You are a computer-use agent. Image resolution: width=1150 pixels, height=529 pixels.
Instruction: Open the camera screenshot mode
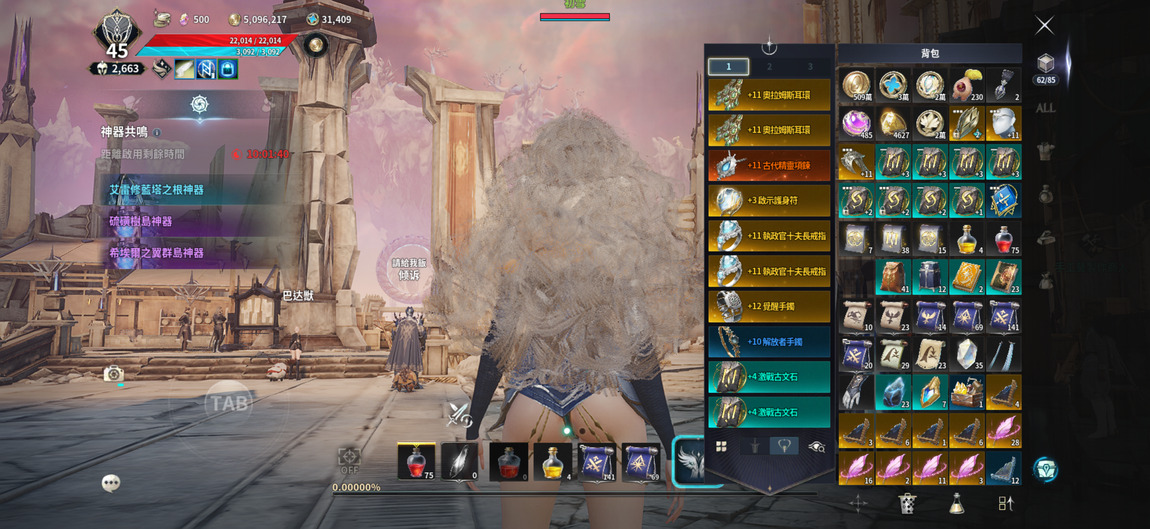[x=113, y=374]
